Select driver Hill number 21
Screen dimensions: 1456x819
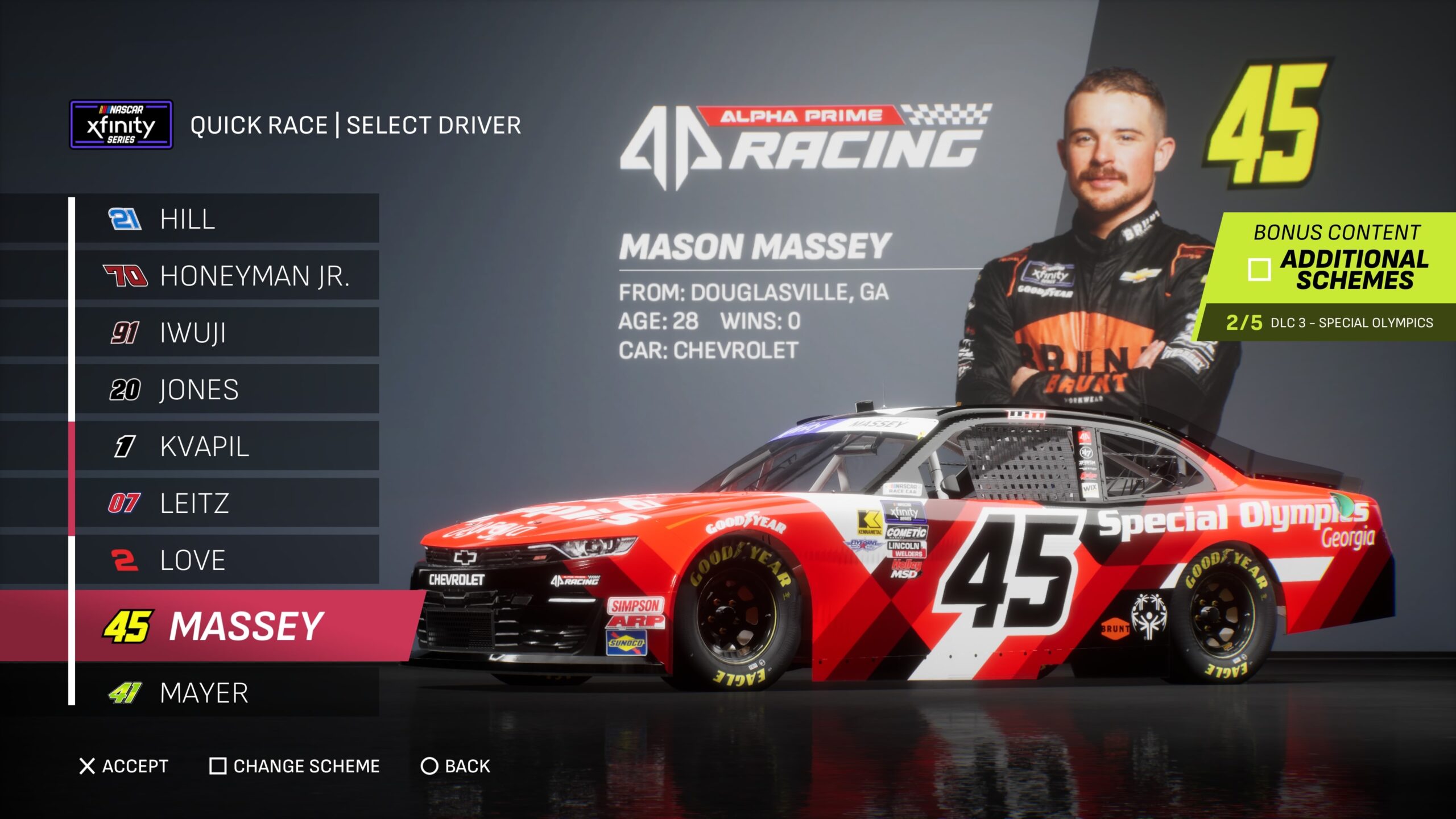coord(226,219)
